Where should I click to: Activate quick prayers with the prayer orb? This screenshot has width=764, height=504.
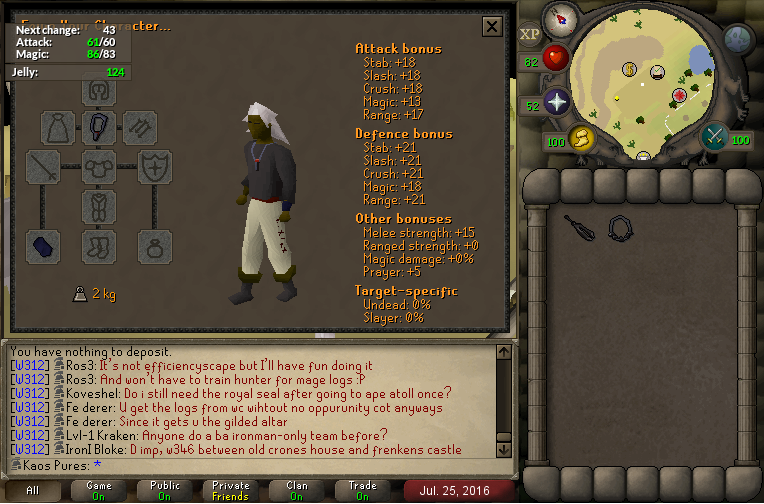click(x=556, y=102)
